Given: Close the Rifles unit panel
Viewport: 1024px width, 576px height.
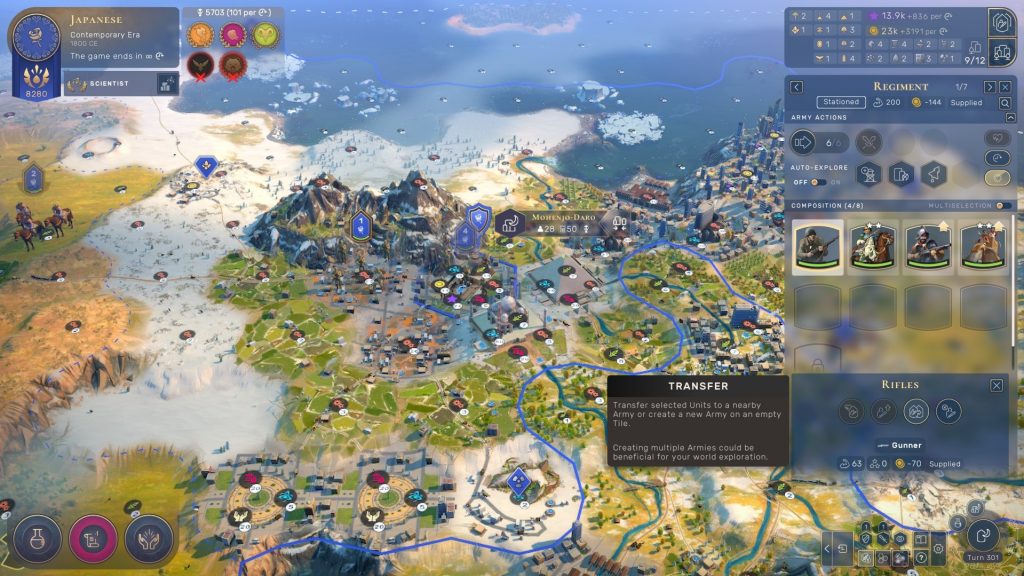Looking at the screenshot, I should (x=997, y=385).
